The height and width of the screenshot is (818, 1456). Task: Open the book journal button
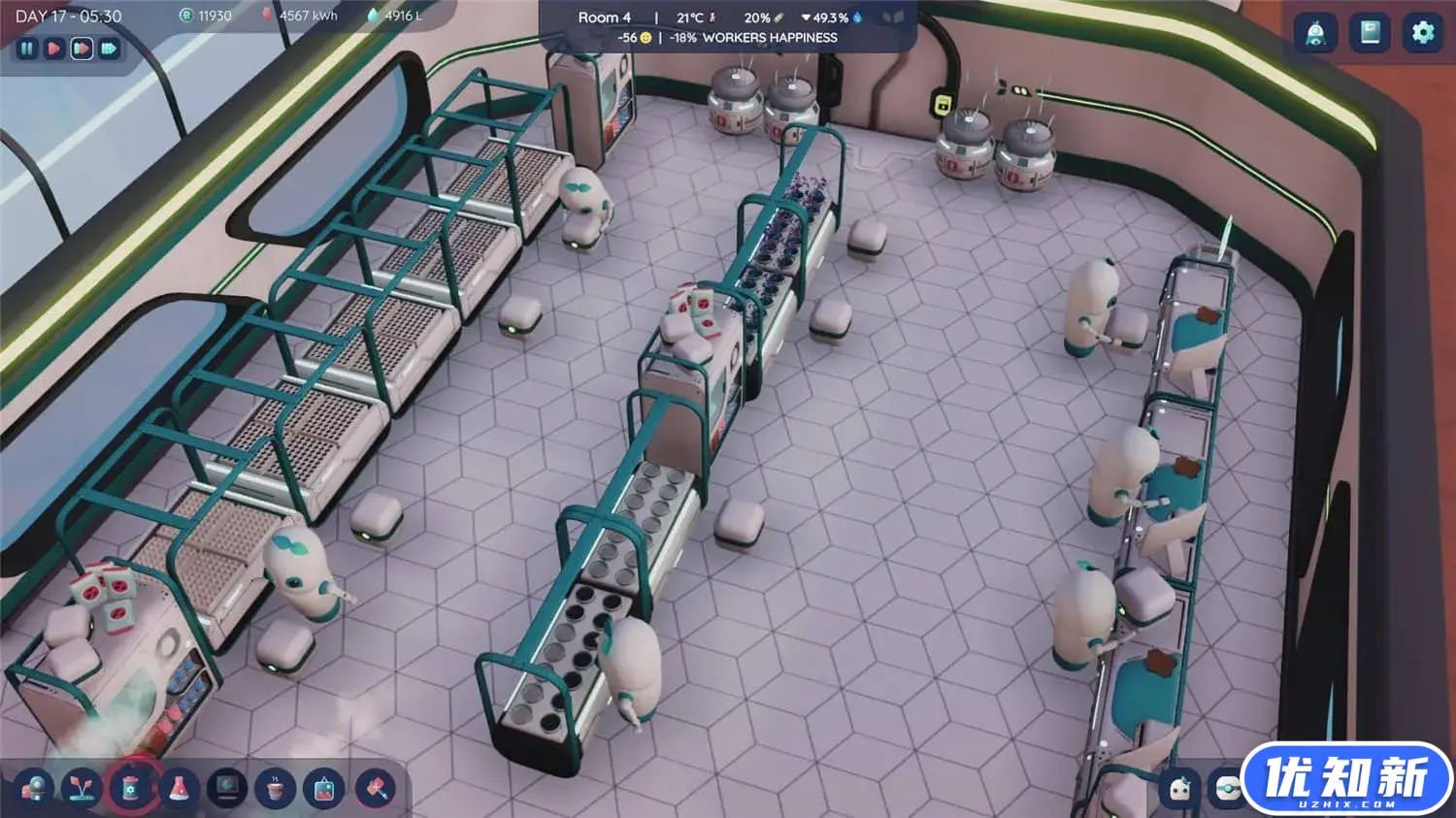[1370, 33]
